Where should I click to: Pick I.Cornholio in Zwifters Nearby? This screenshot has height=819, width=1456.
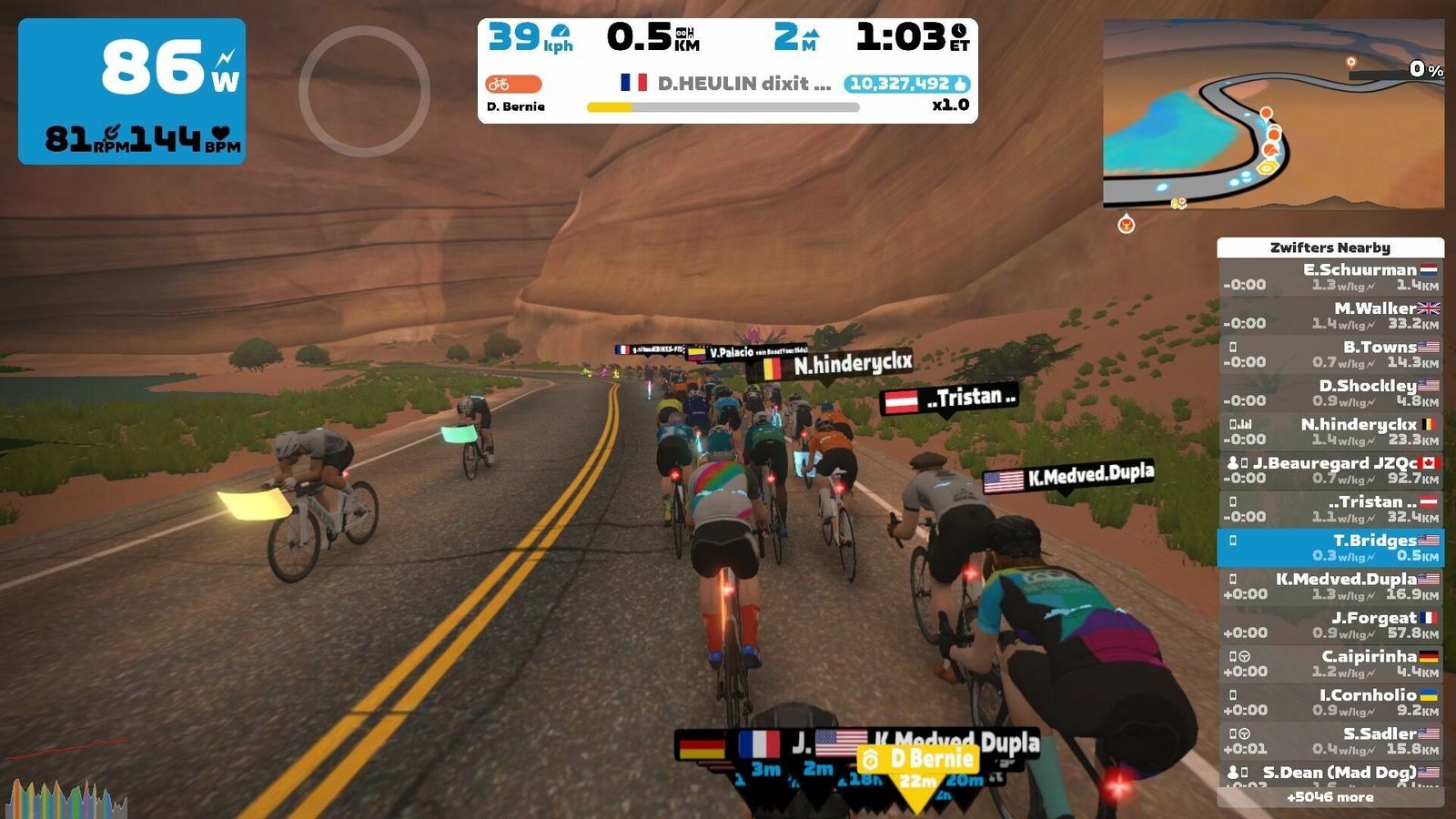click(x=1330, y=702)
